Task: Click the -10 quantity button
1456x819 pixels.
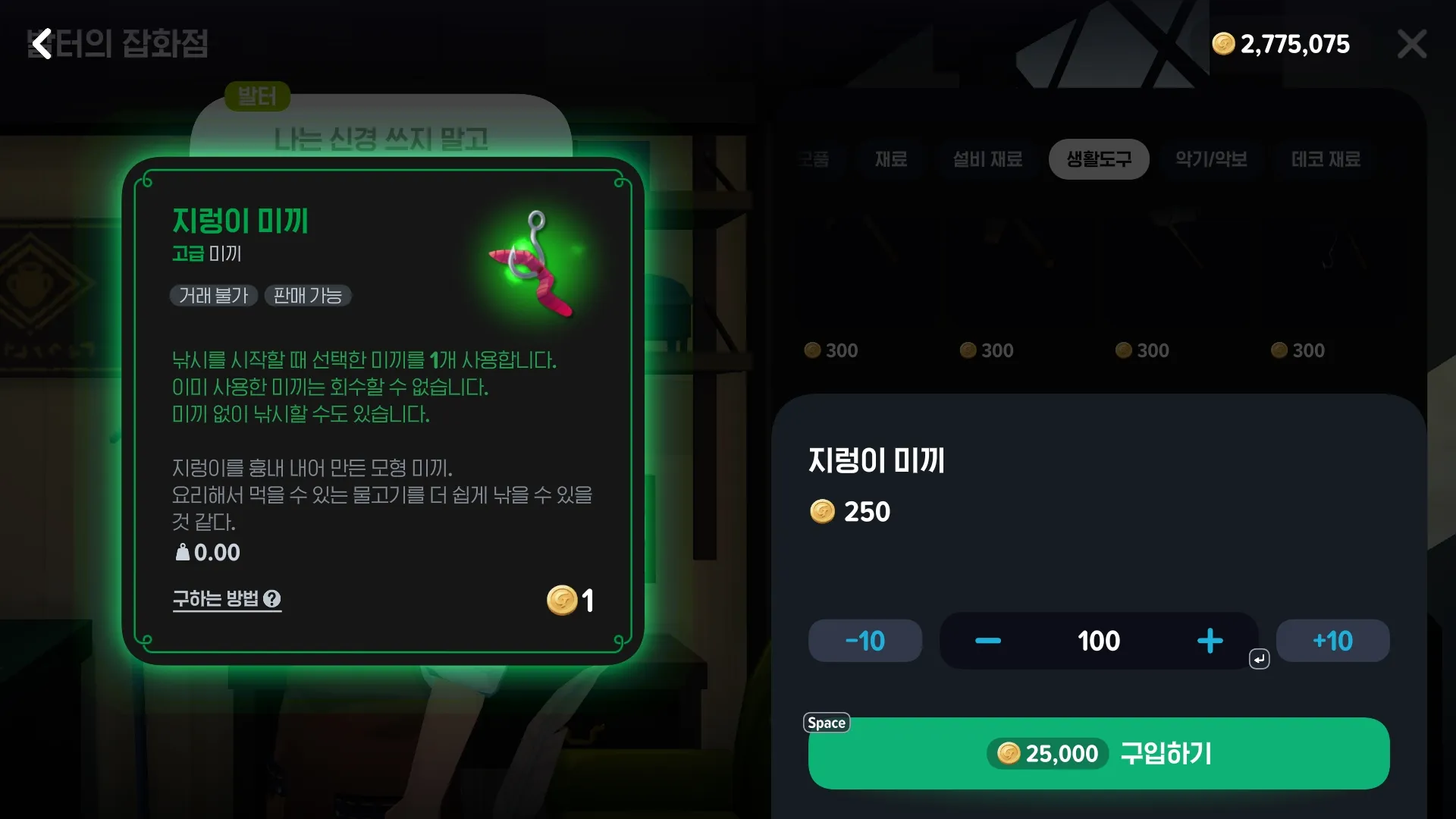Action: (864, 641)
